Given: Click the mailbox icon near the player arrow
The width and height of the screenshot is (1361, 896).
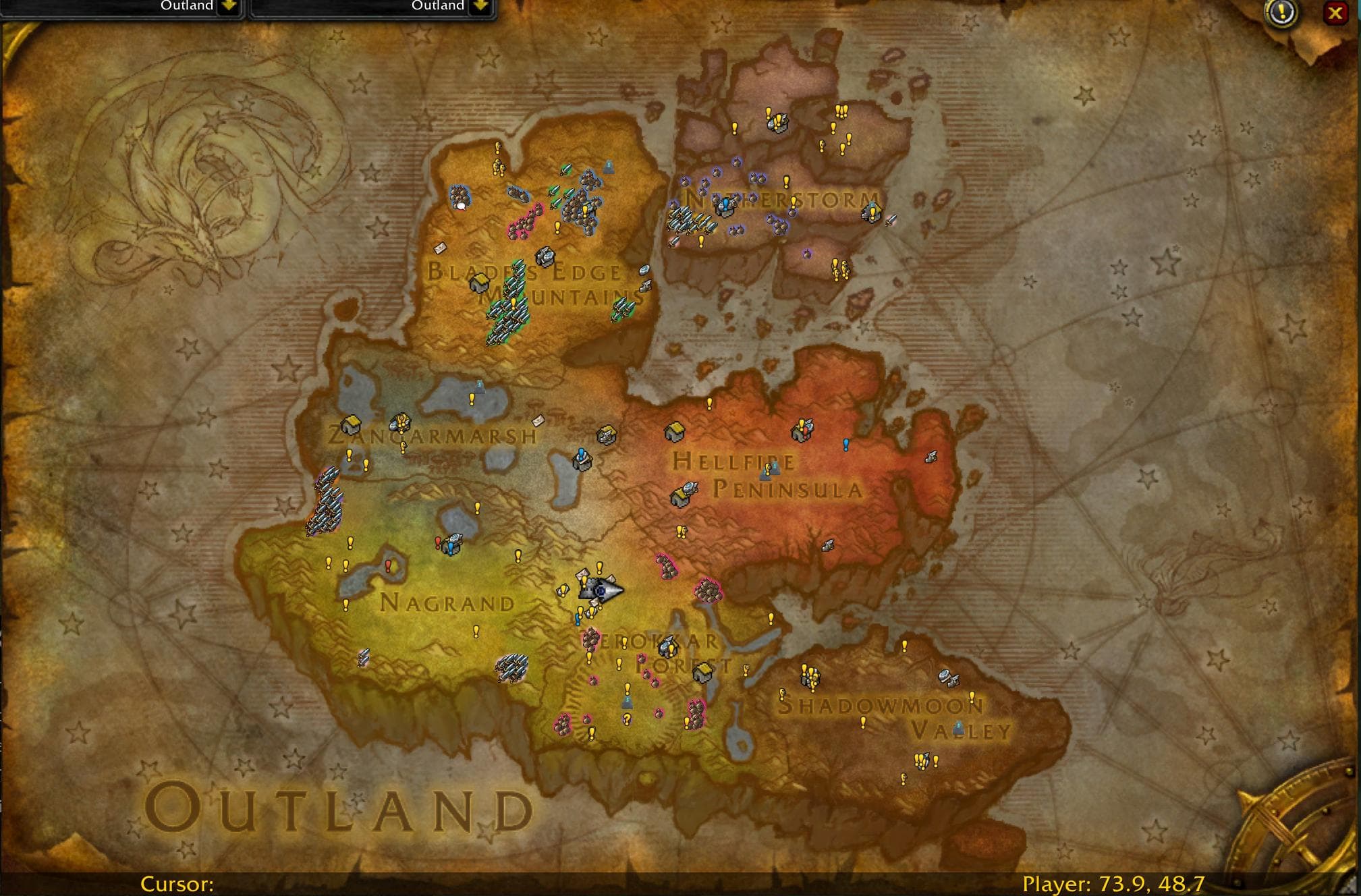Looking at the screenshot, I should click(580, 575).
